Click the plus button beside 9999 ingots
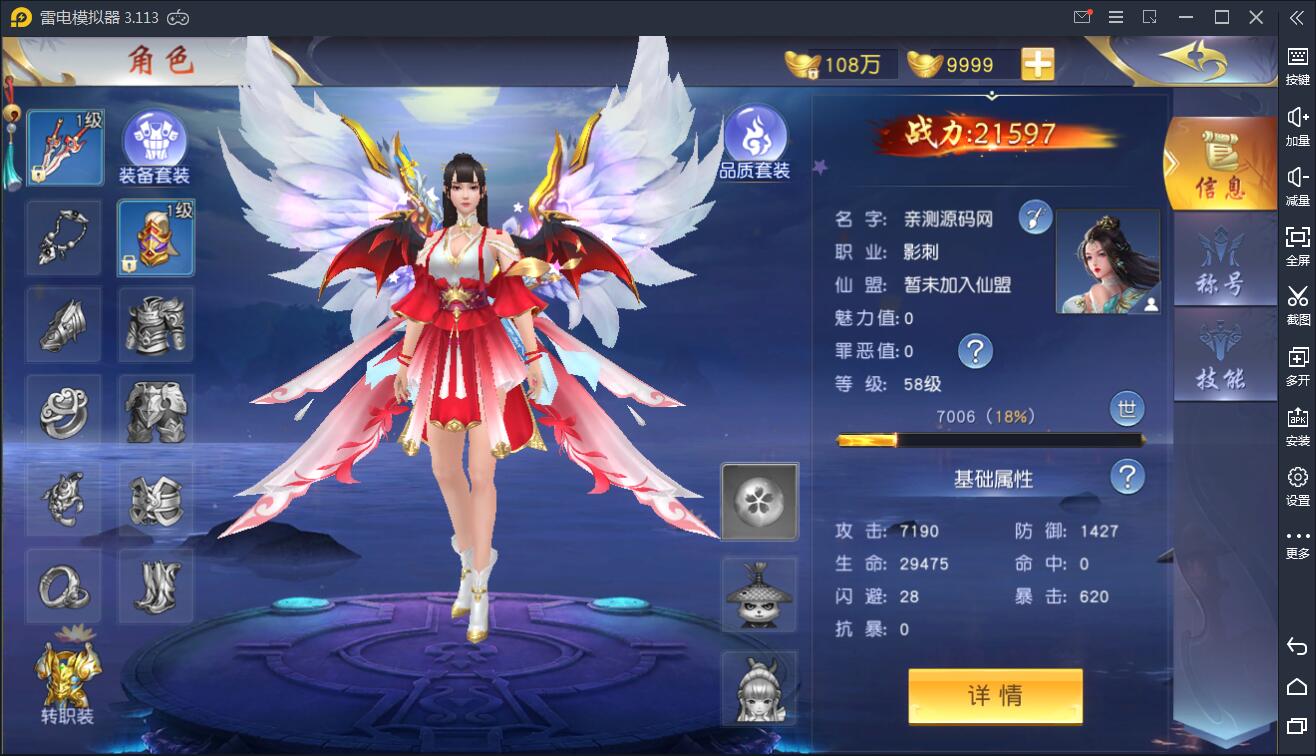1316x756 pixels. (1037, 63)
